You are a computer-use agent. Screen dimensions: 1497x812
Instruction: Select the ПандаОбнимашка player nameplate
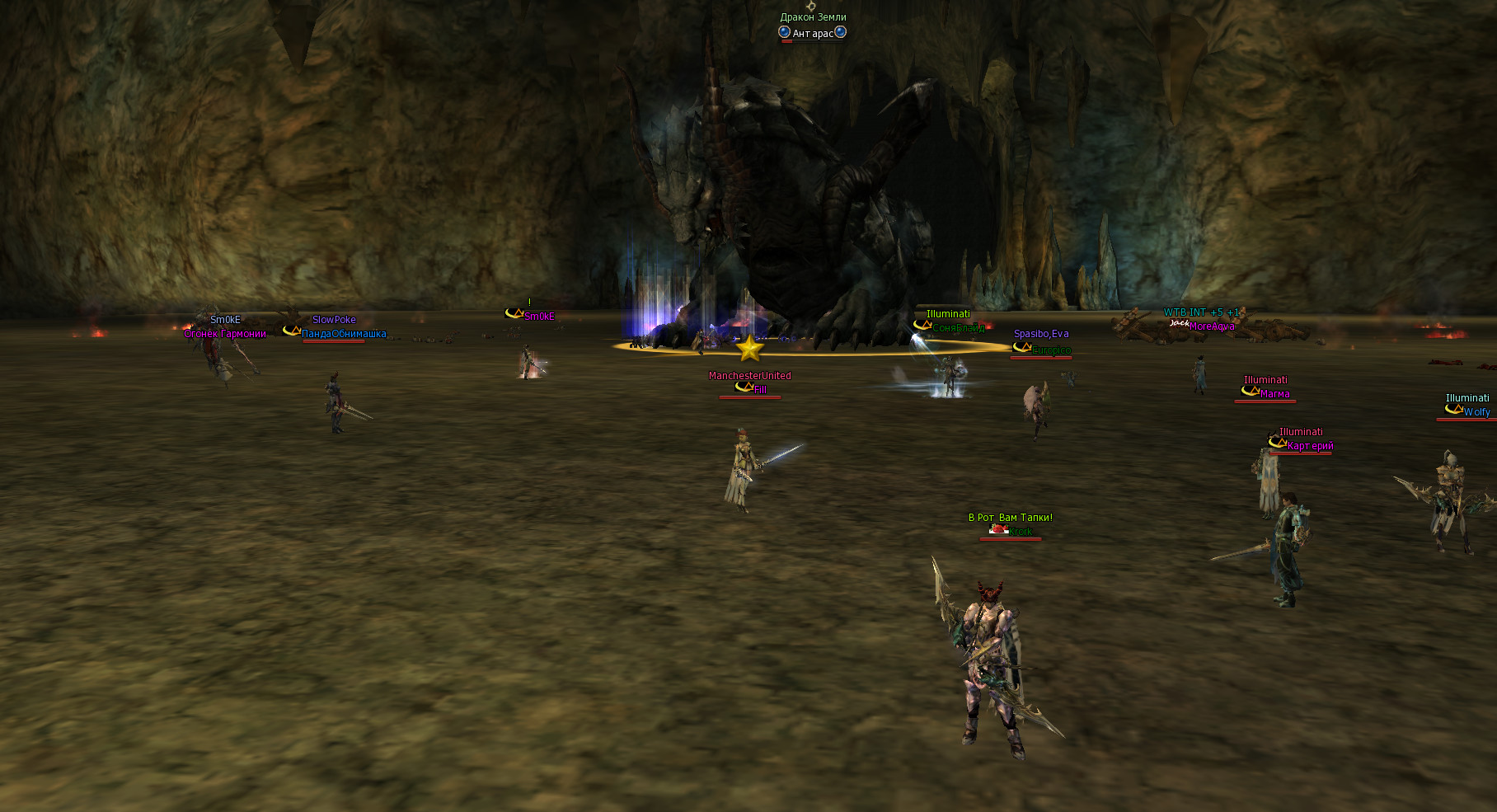pos(344,334)
